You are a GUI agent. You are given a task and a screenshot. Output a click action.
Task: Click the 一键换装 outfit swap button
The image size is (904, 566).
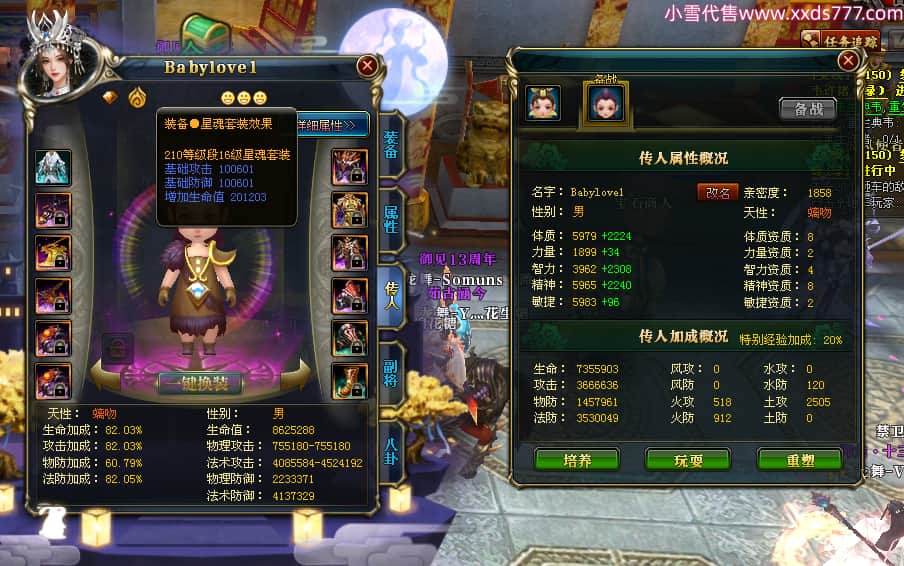coord(199,384)
